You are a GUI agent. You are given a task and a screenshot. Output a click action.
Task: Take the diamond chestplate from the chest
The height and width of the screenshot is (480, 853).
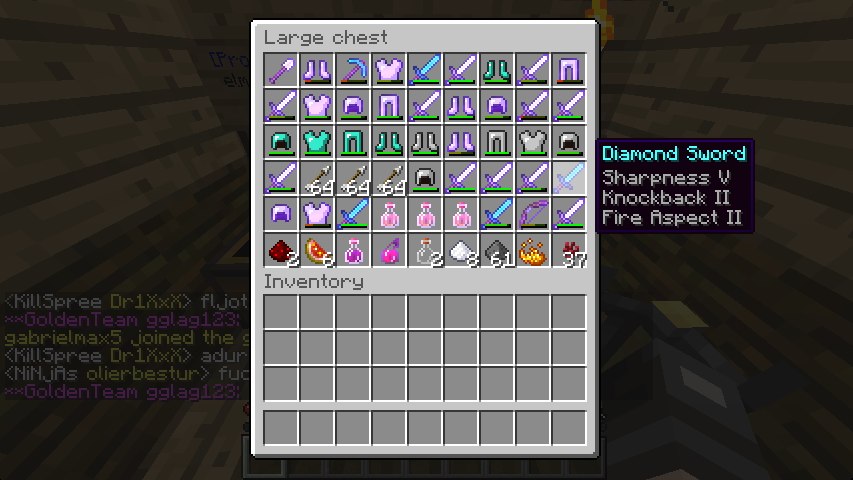click(318, 141)
